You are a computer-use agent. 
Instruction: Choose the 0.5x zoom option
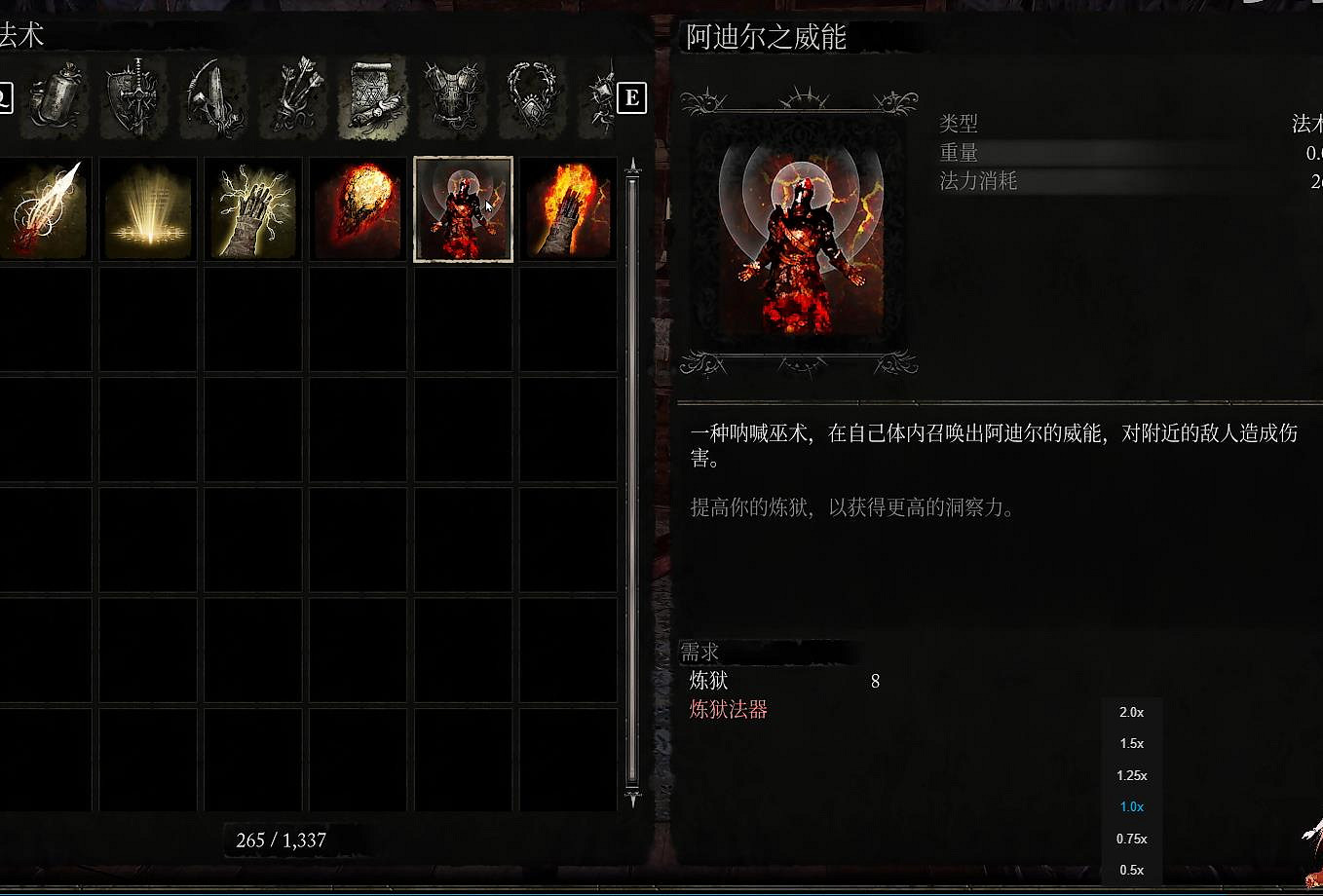[1132, 870]
